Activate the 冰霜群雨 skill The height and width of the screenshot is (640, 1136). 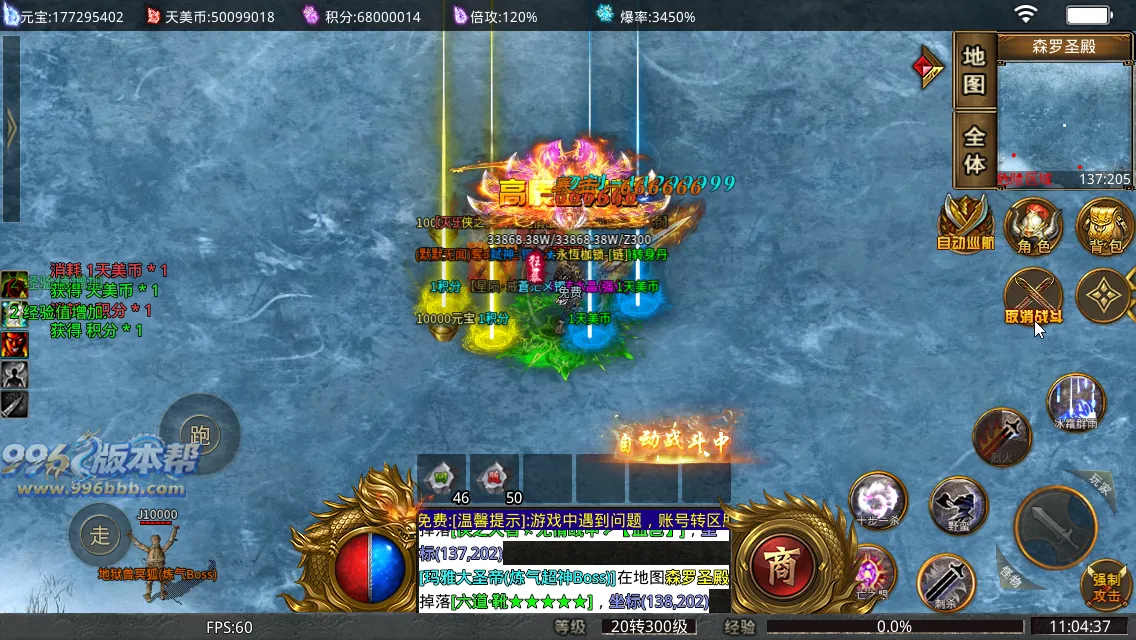click(x=1075, y=402)
